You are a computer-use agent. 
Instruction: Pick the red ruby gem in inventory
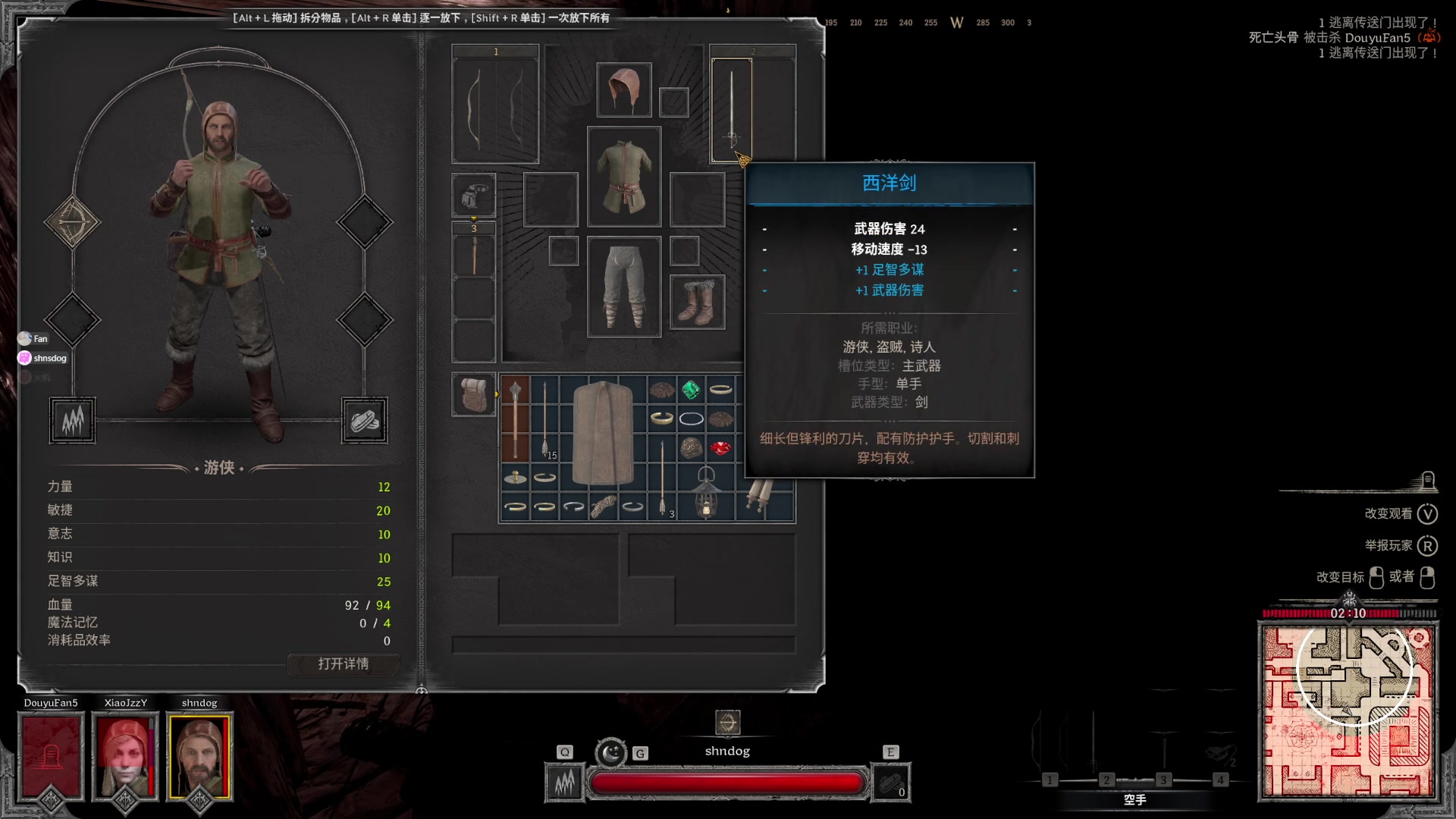(720, 448)
